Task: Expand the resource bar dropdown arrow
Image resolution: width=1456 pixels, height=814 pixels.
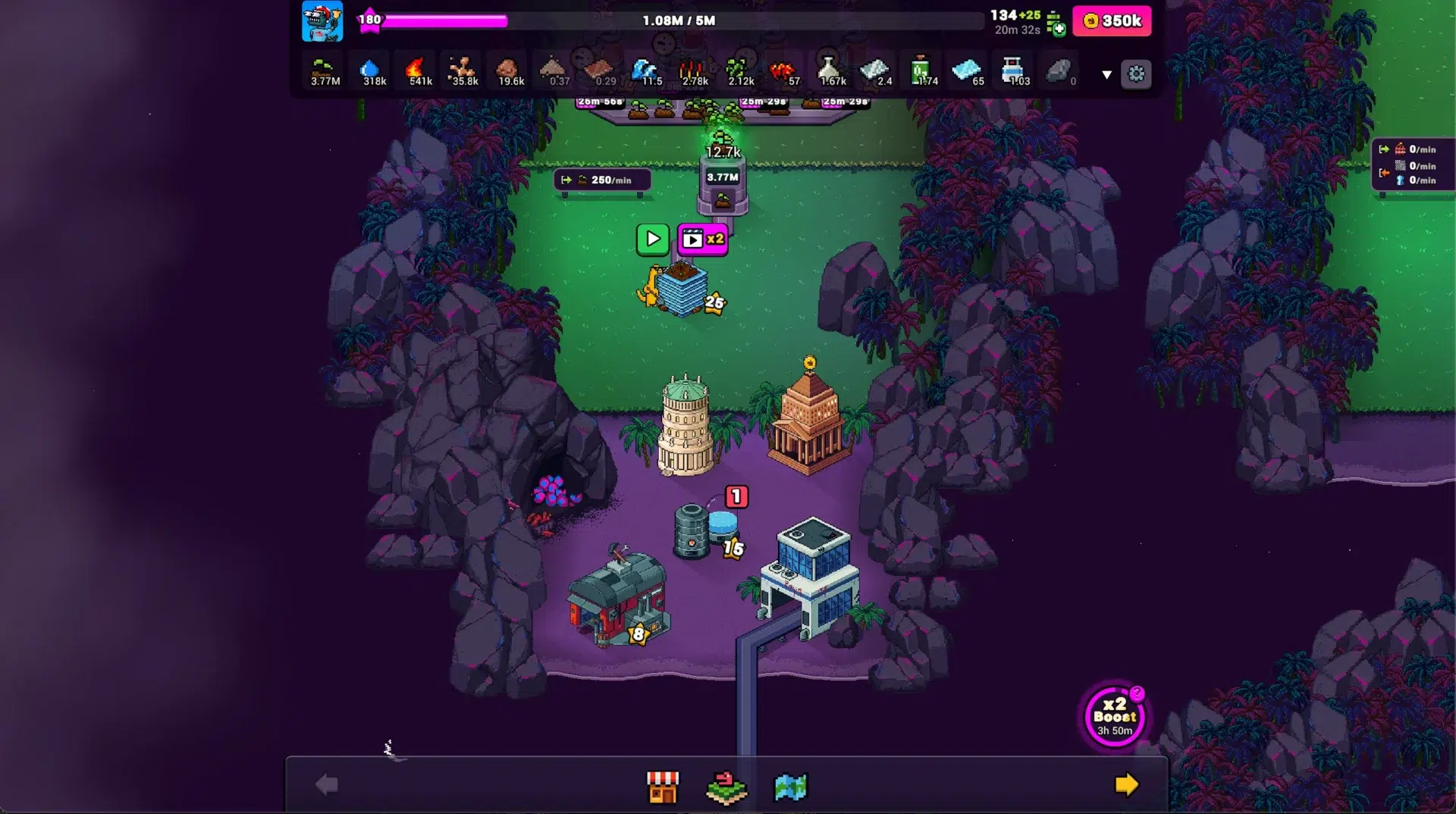Action: pos(1106,74)
